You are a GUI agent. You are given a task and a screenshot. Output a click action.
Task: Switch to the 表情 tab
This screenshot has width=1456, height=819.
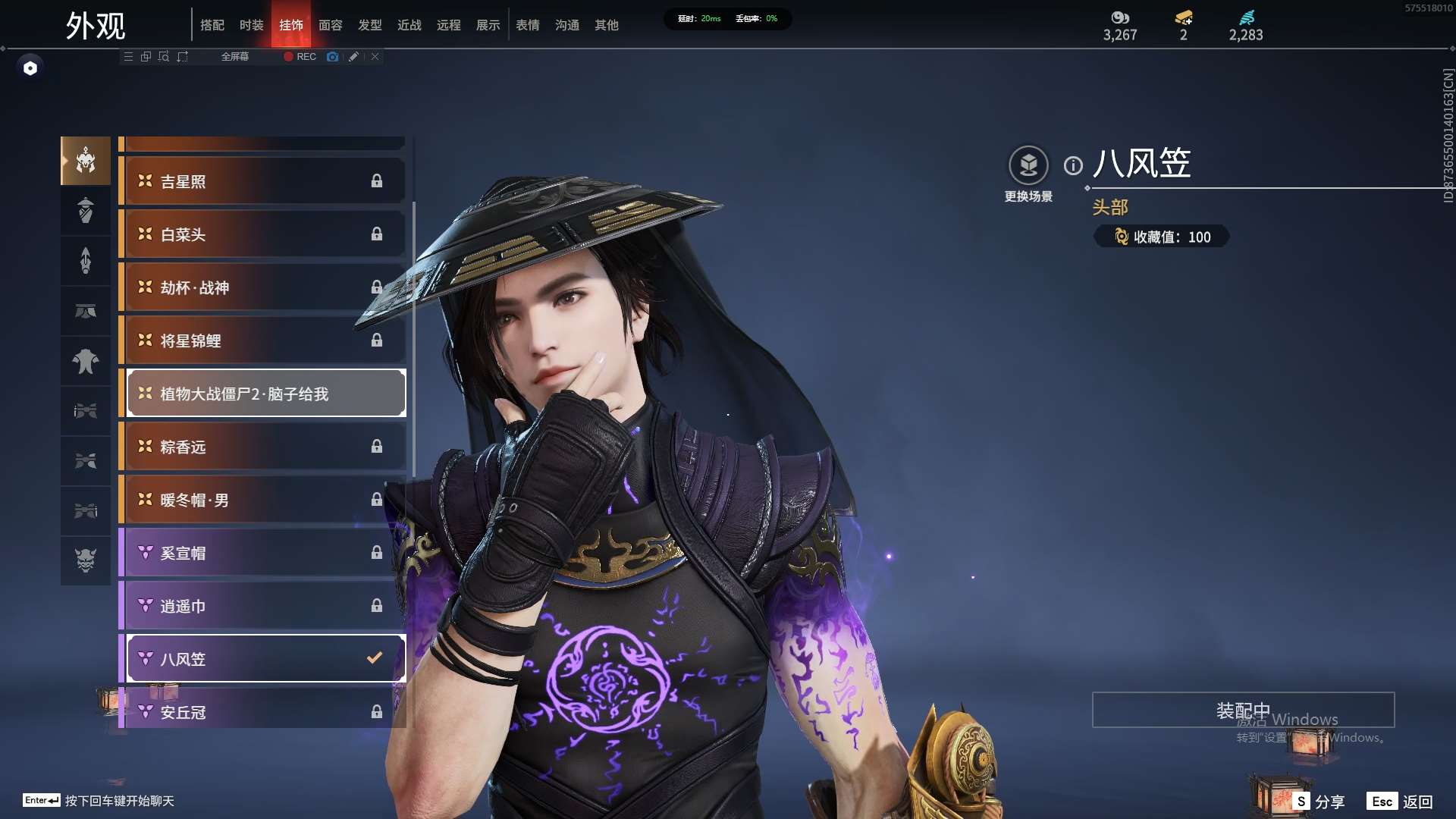[528, 25]
